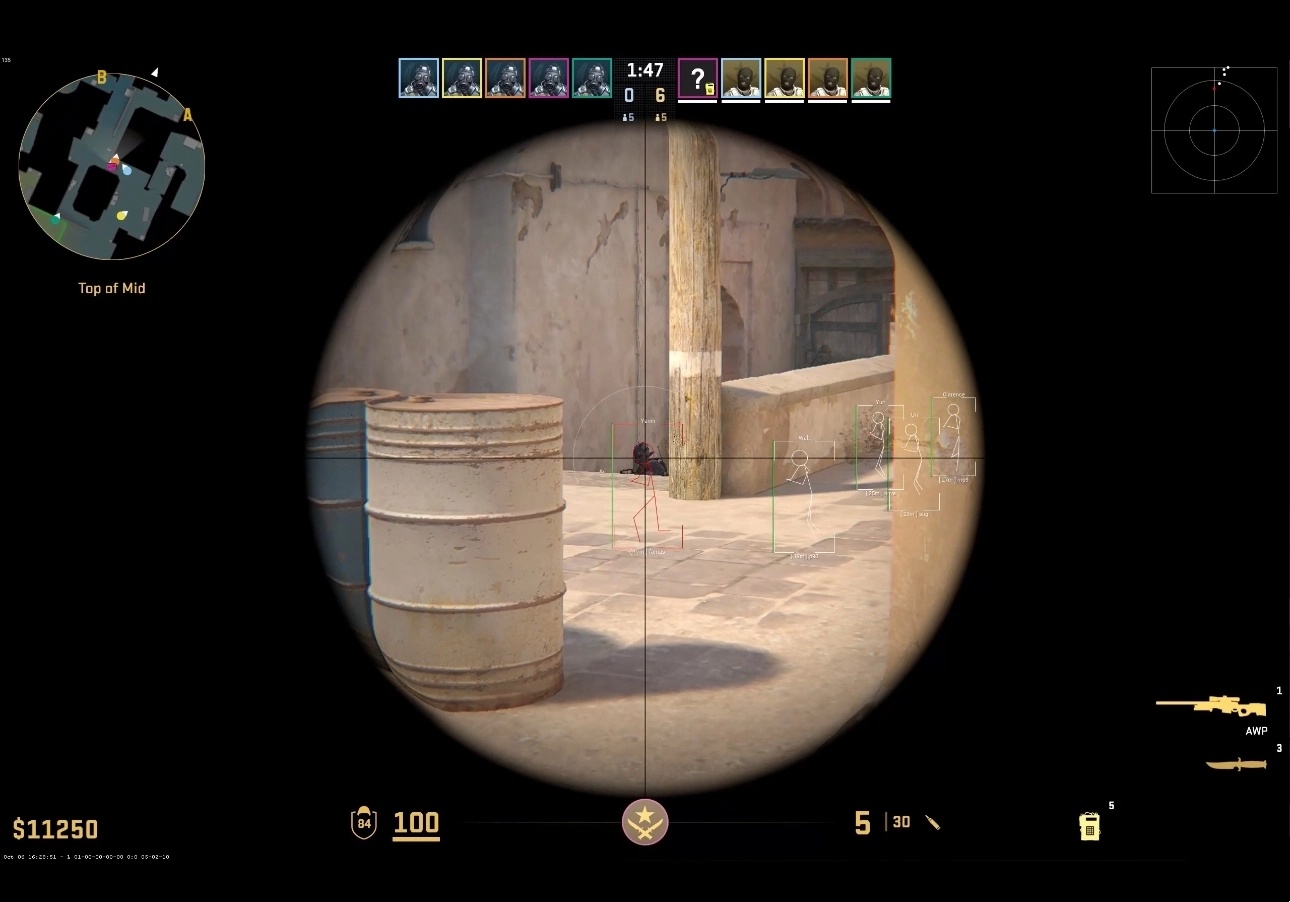Screen dimensions: 1290x902
Task: Click the $11250 money display
Action: pyautogui.click(x=56, y=829)
